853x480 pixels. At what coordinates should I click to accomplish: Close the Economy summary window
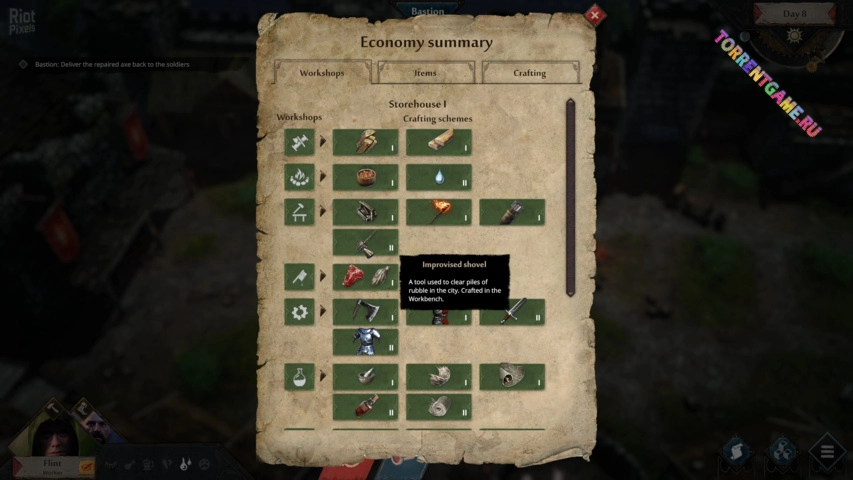(x=595, y=15)
